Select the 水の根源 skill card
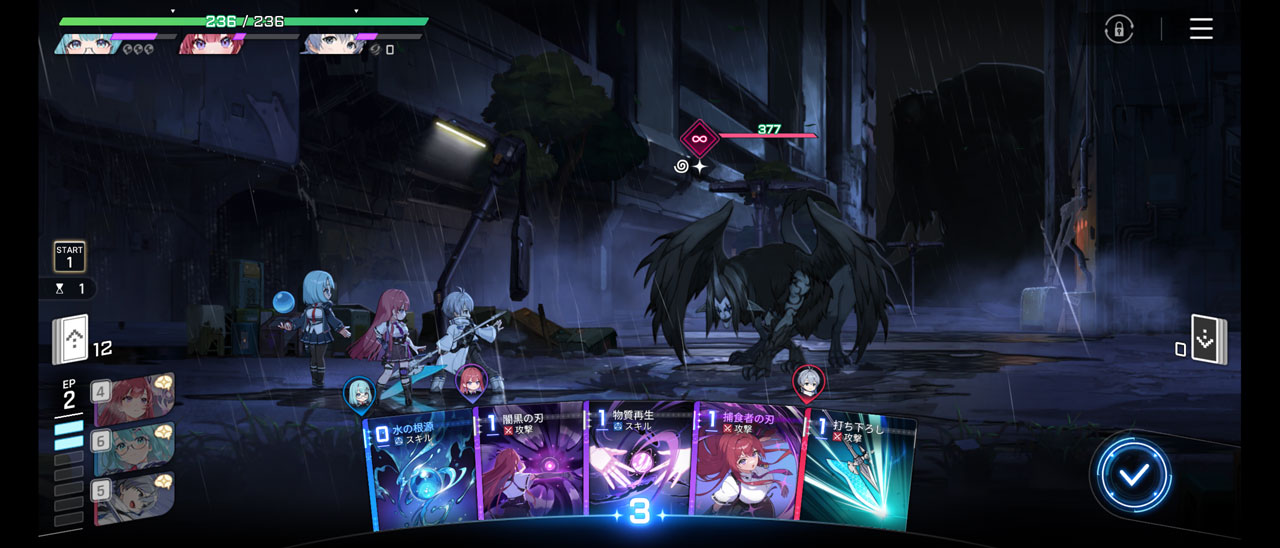The image size is (1280, 548). pyautogui.click(x=420, y=470)
